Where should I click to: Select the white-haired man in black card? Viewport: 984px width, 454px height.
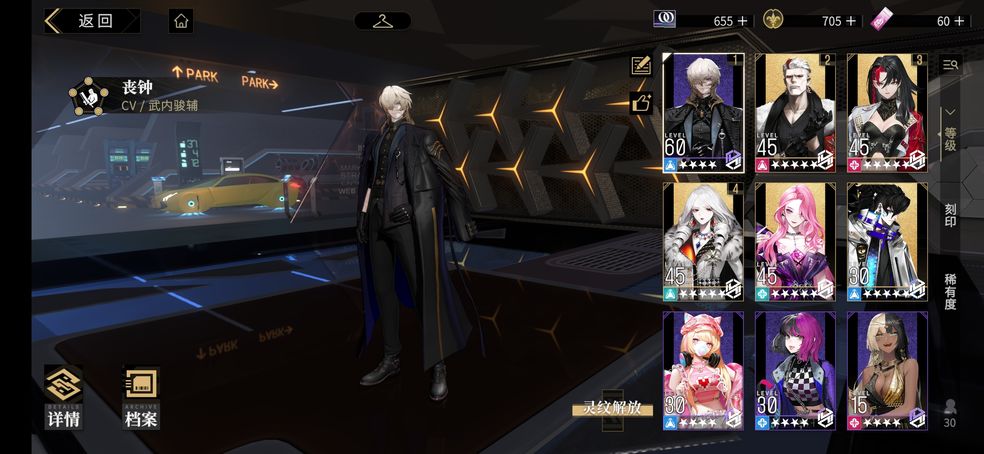pos(795,112)
